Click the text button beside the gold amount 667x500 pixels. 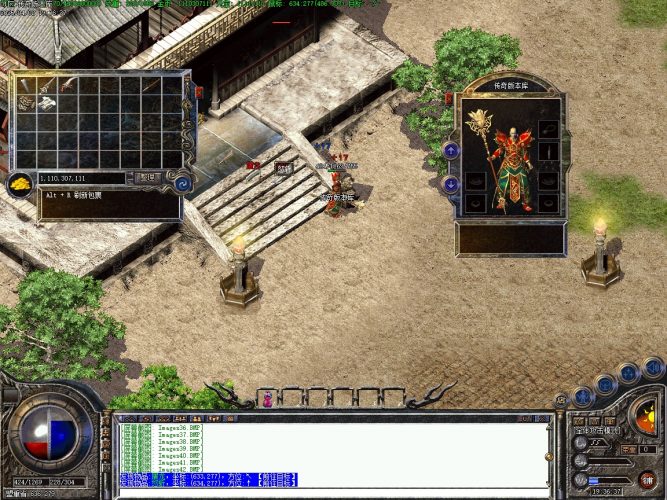pos(148,177)
